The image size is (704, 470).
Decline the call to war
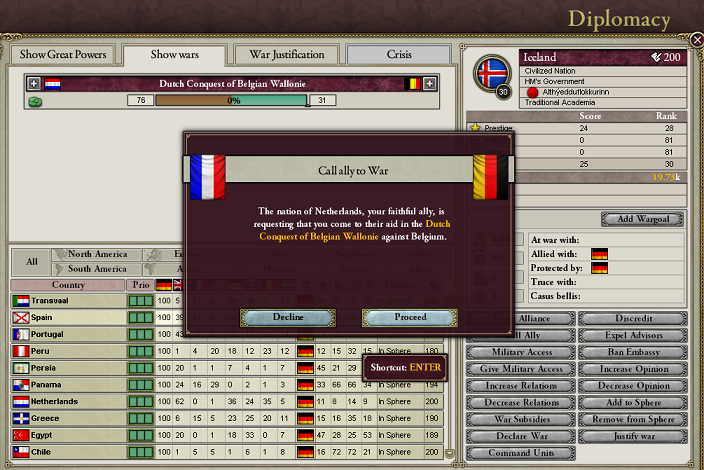[288, 317]
